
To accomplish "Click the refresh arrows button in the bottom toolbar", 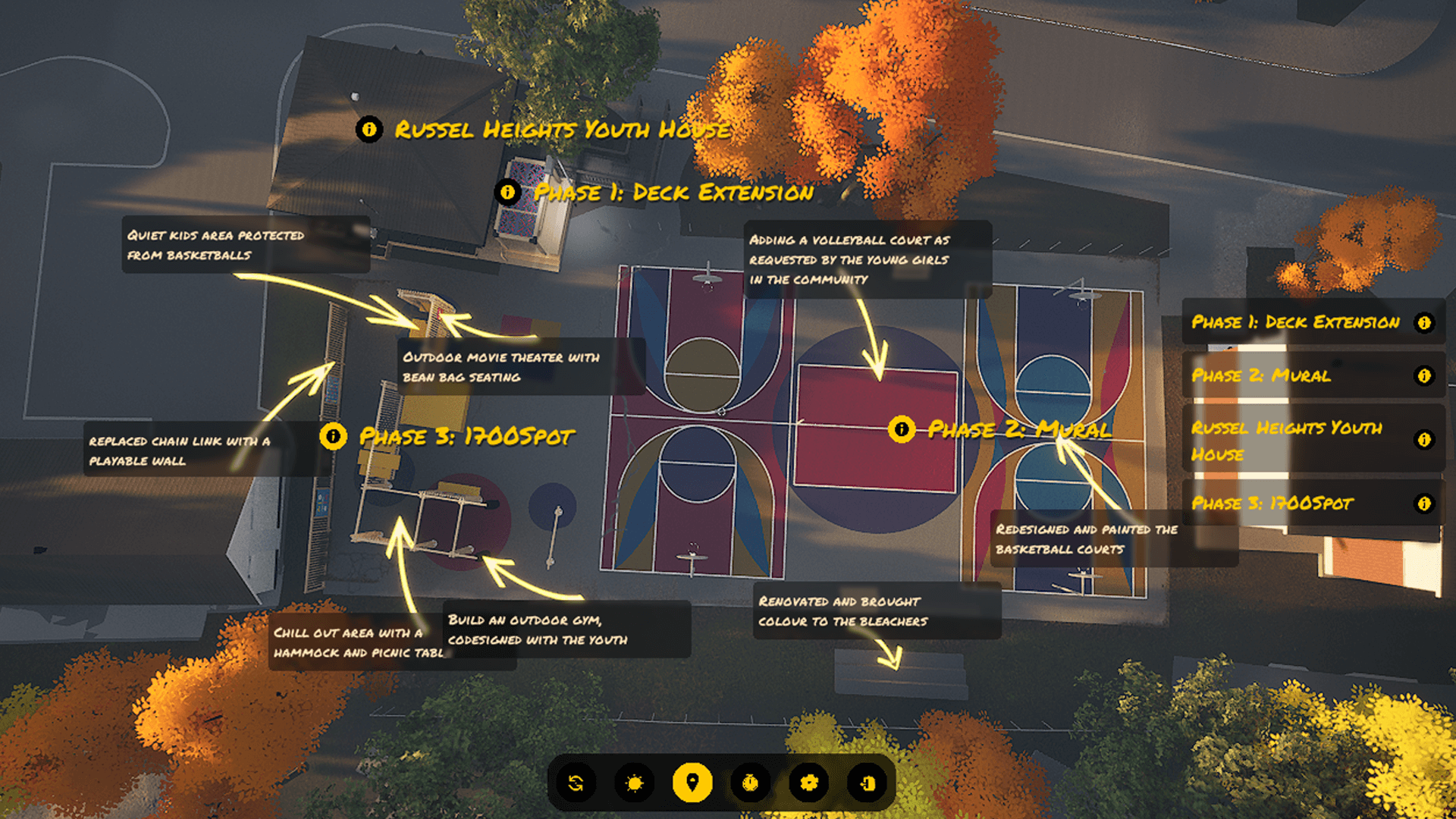I will (x=576, y=783).
